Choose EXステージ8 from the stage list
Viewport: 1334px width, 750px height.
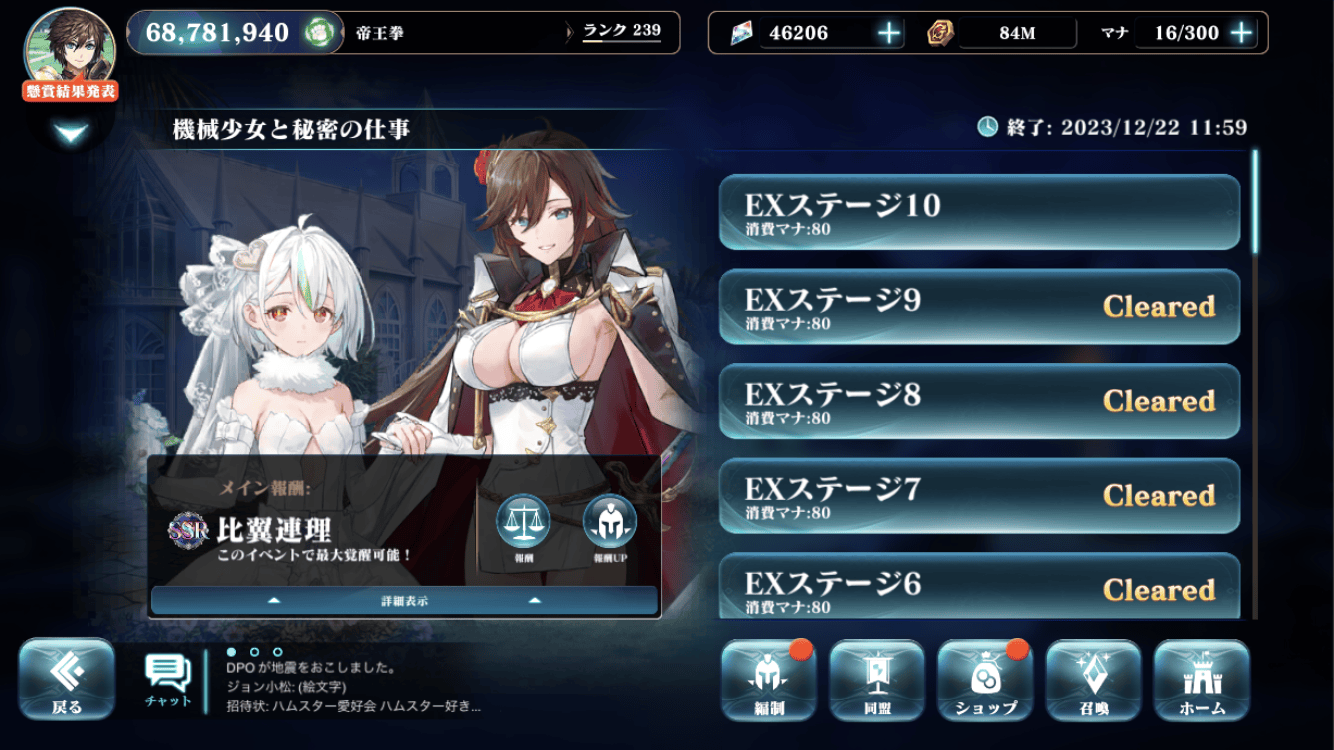tap(979, 402)
